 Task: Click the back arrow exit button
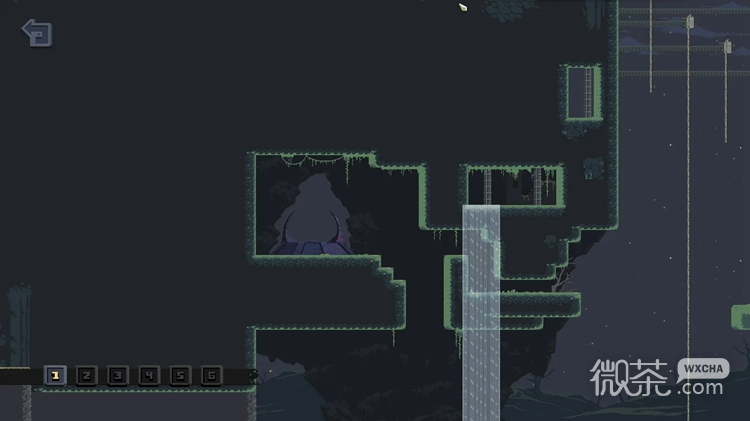(37, 33)
